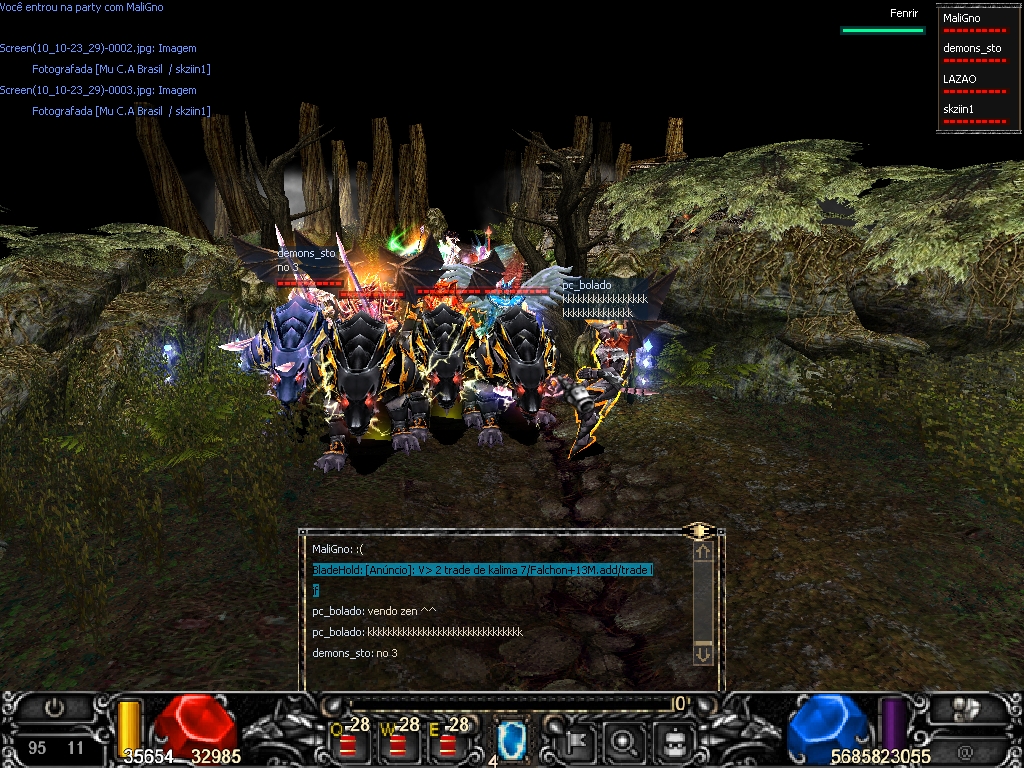
Task: Select skziin1 in the party list
Action: click(x=959, y=108)
